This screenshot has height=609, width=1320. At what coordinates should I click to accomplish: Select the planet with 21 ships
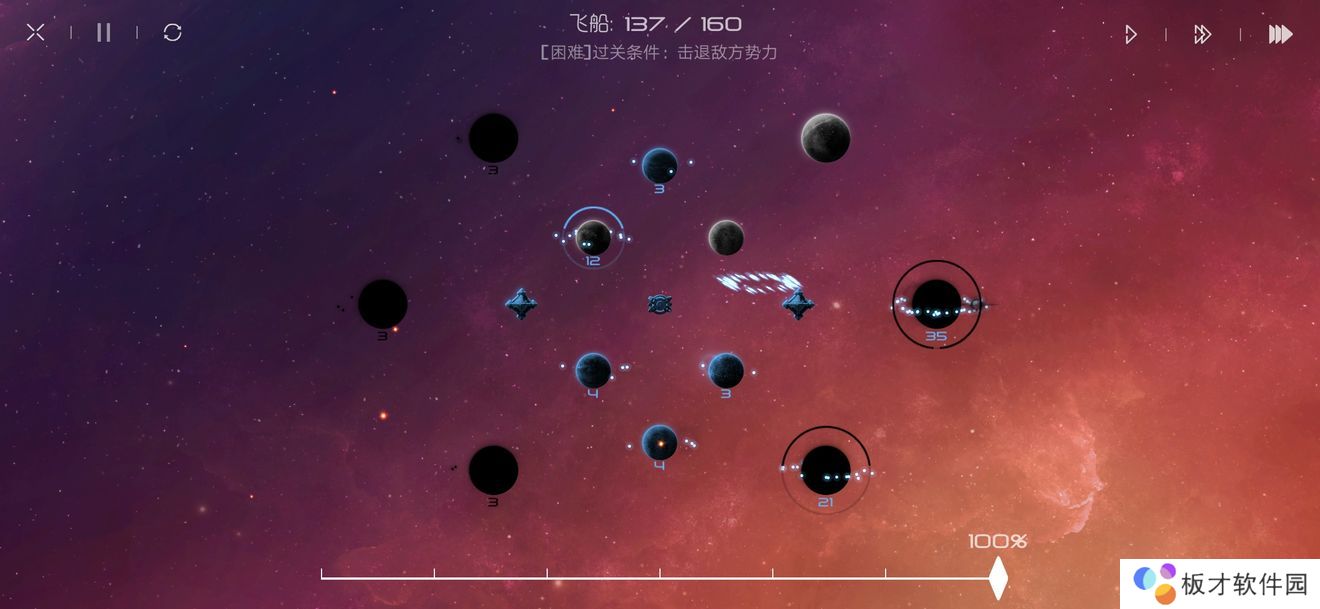pos(826,468)
